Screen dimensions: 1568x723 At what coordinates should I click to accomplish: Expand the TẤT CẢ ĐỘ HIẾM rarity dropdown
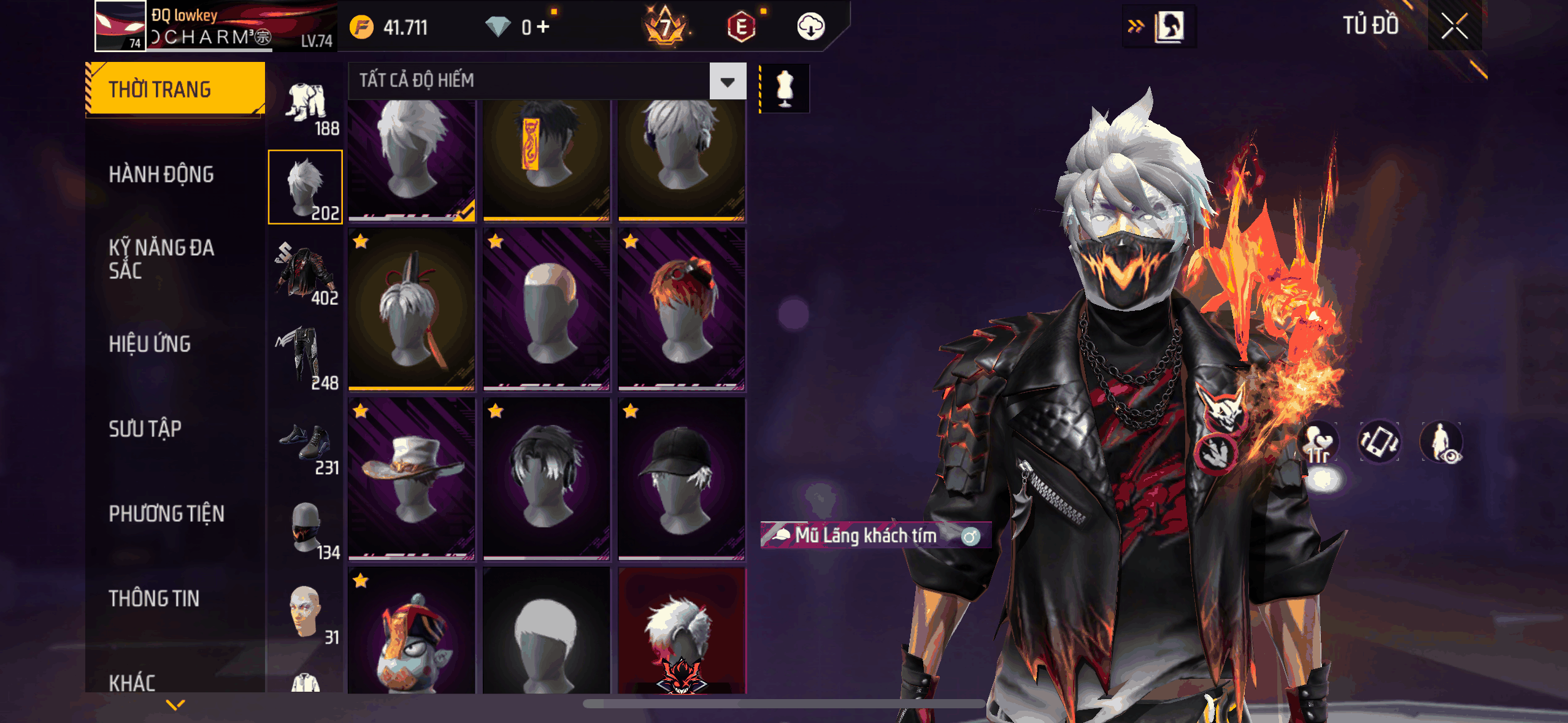click(x=728, y=81)
